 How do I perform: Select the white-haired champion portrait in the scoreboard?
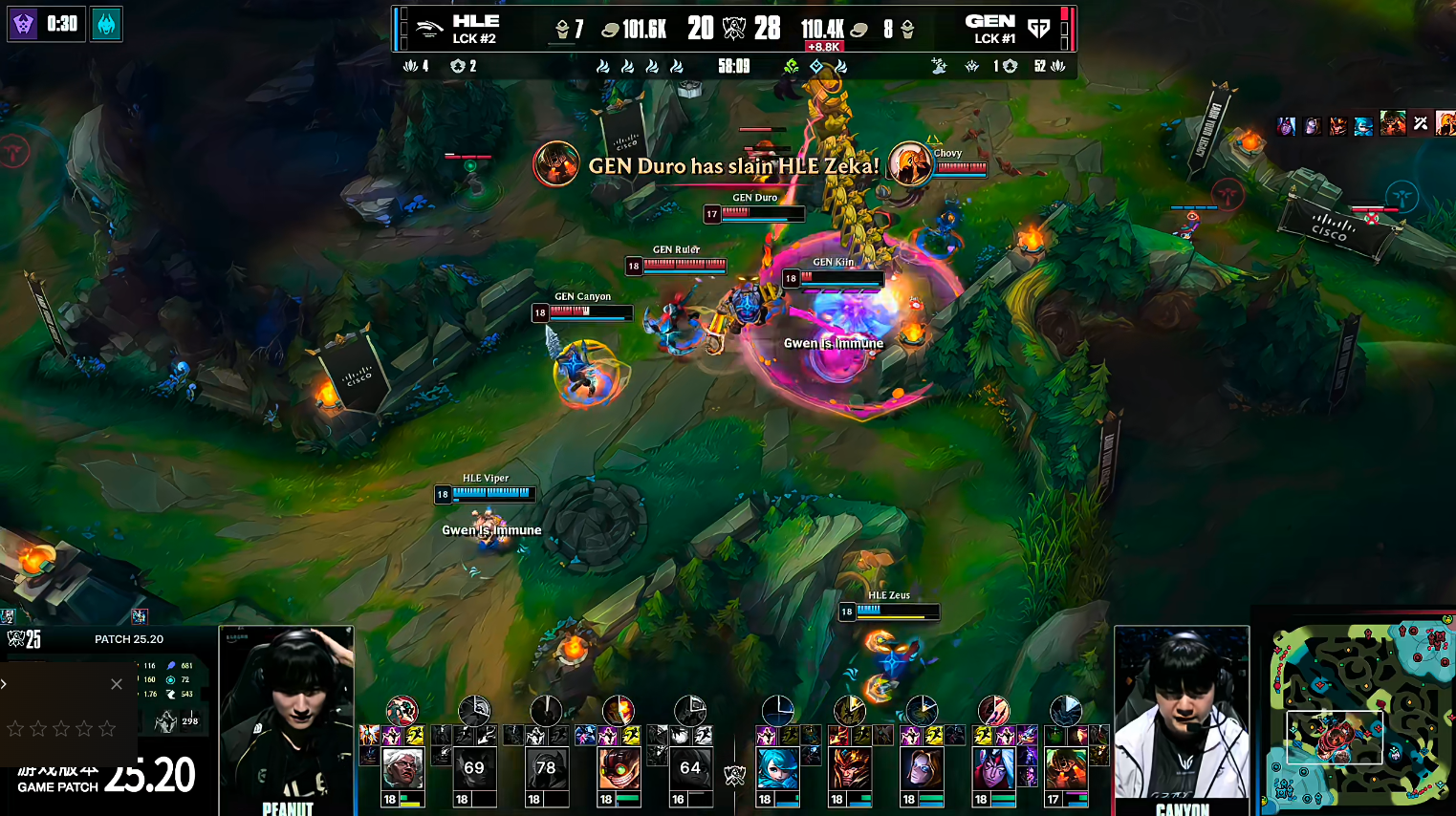click(x=402, y=768)
